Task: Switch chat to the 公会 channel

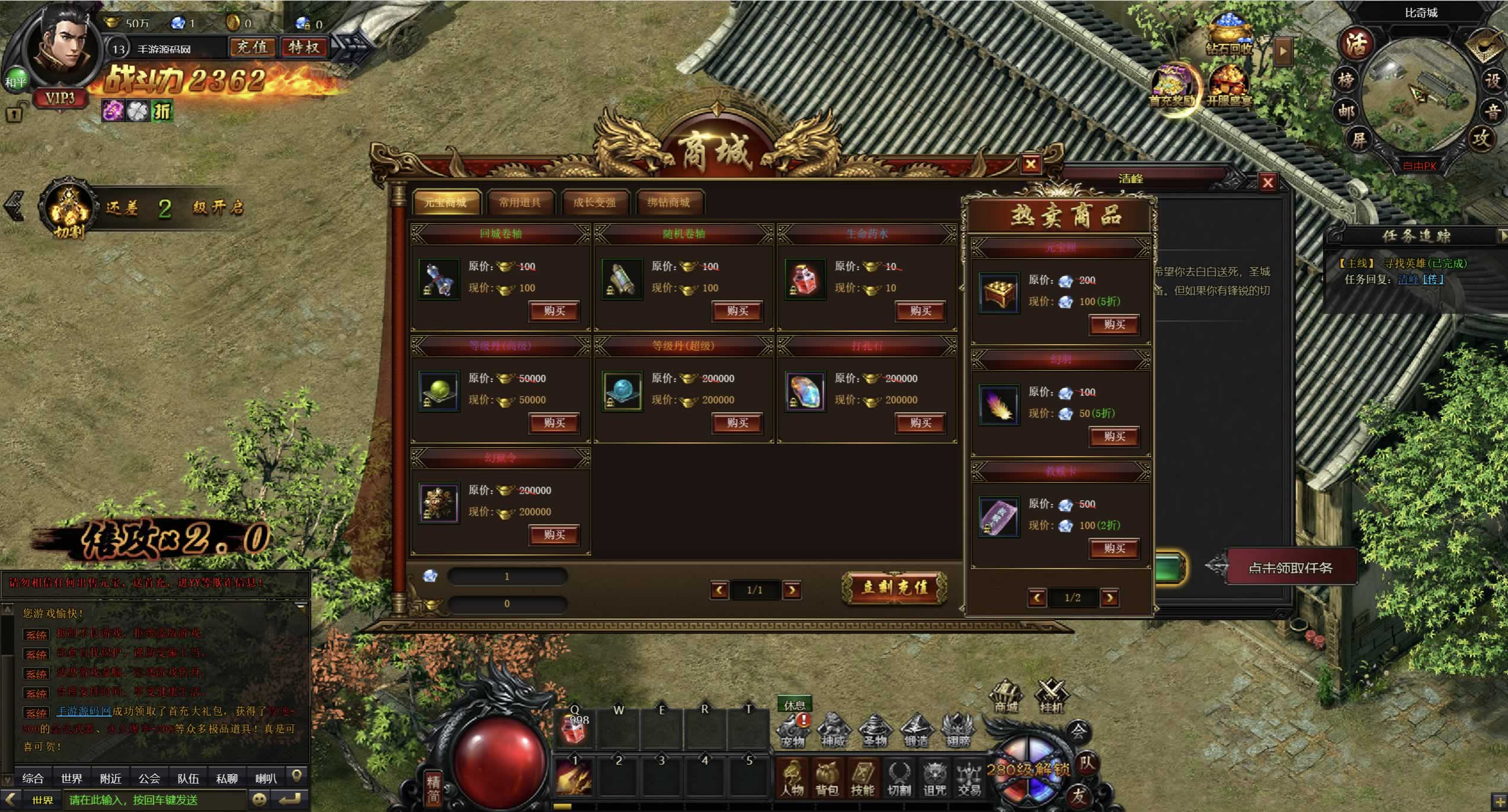Action: point(149,778)
